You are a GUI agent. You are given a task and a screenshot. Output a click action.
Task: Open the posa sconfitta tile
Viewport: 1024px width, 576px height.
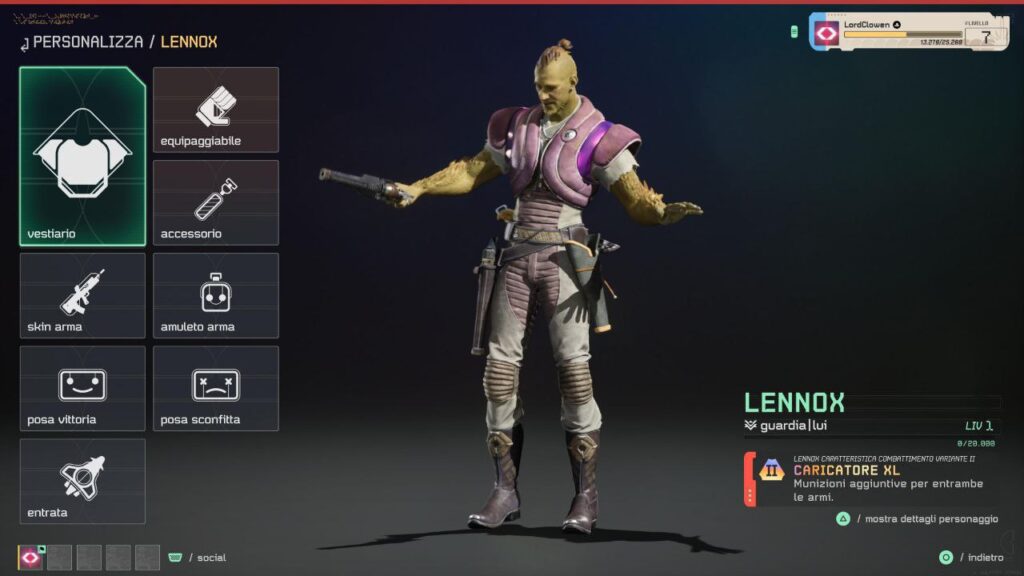pos(216,389)
